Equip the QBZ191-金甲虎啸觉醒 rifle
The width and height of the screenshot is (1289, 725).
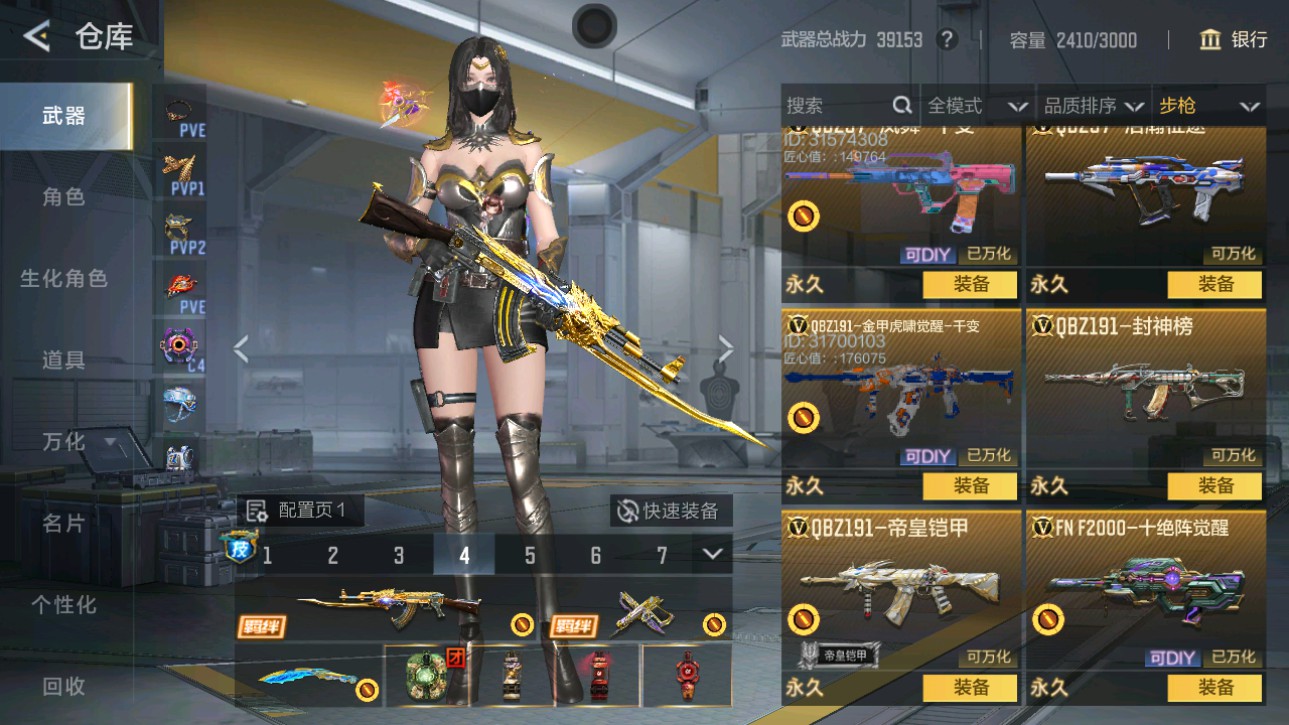click(x=969, y=486)
